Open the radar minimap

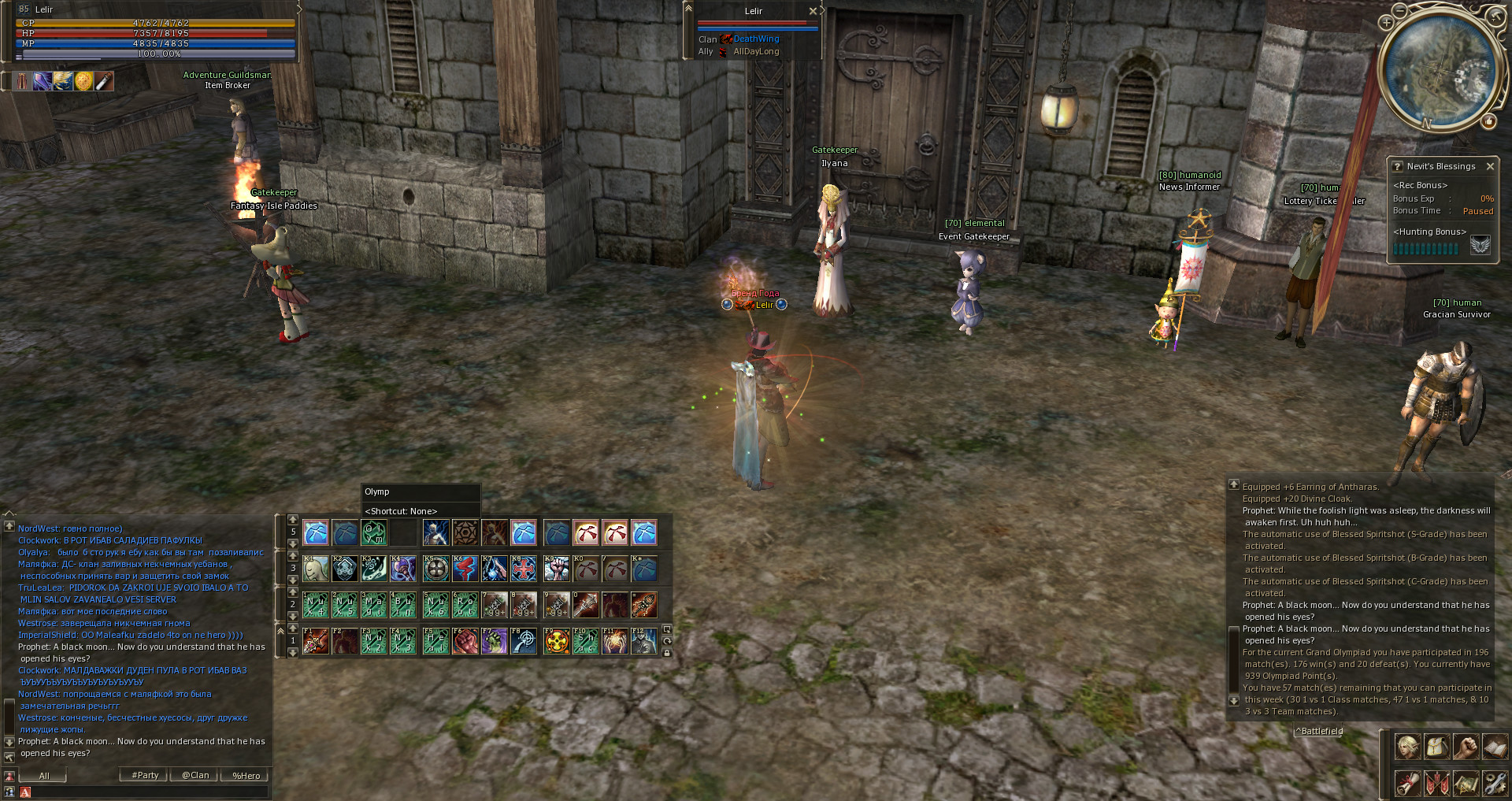1440,71
